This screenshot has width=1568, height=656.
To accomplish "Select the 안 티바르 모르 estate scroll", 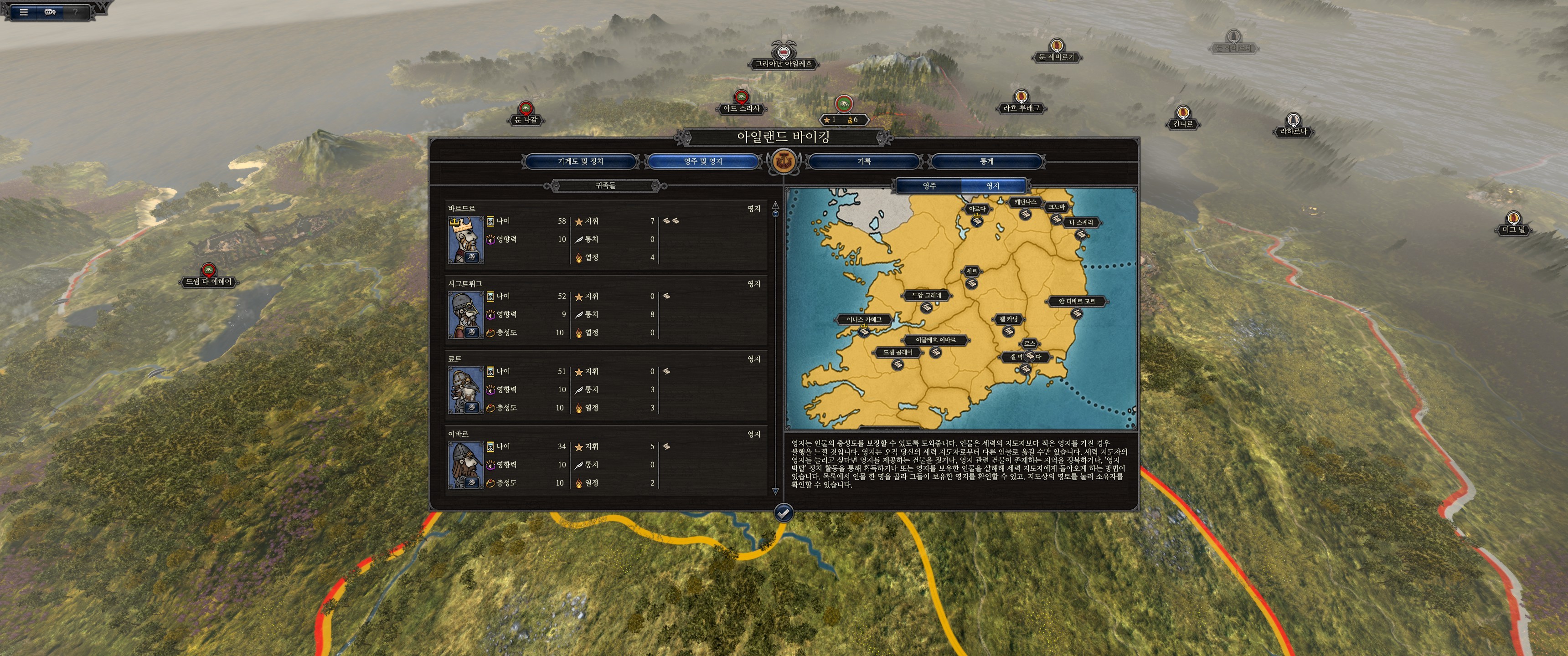I will pyautogui.click(x=1076, y=313).
